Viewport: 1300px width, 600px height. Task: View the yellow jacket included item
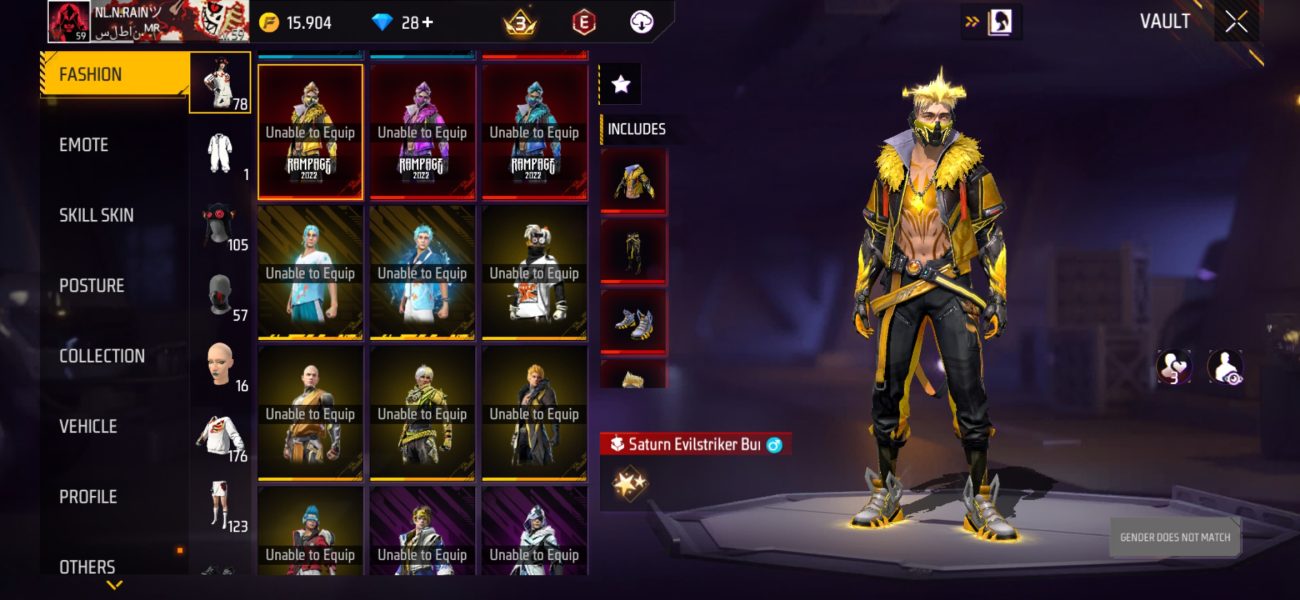[x=633, y=181]
